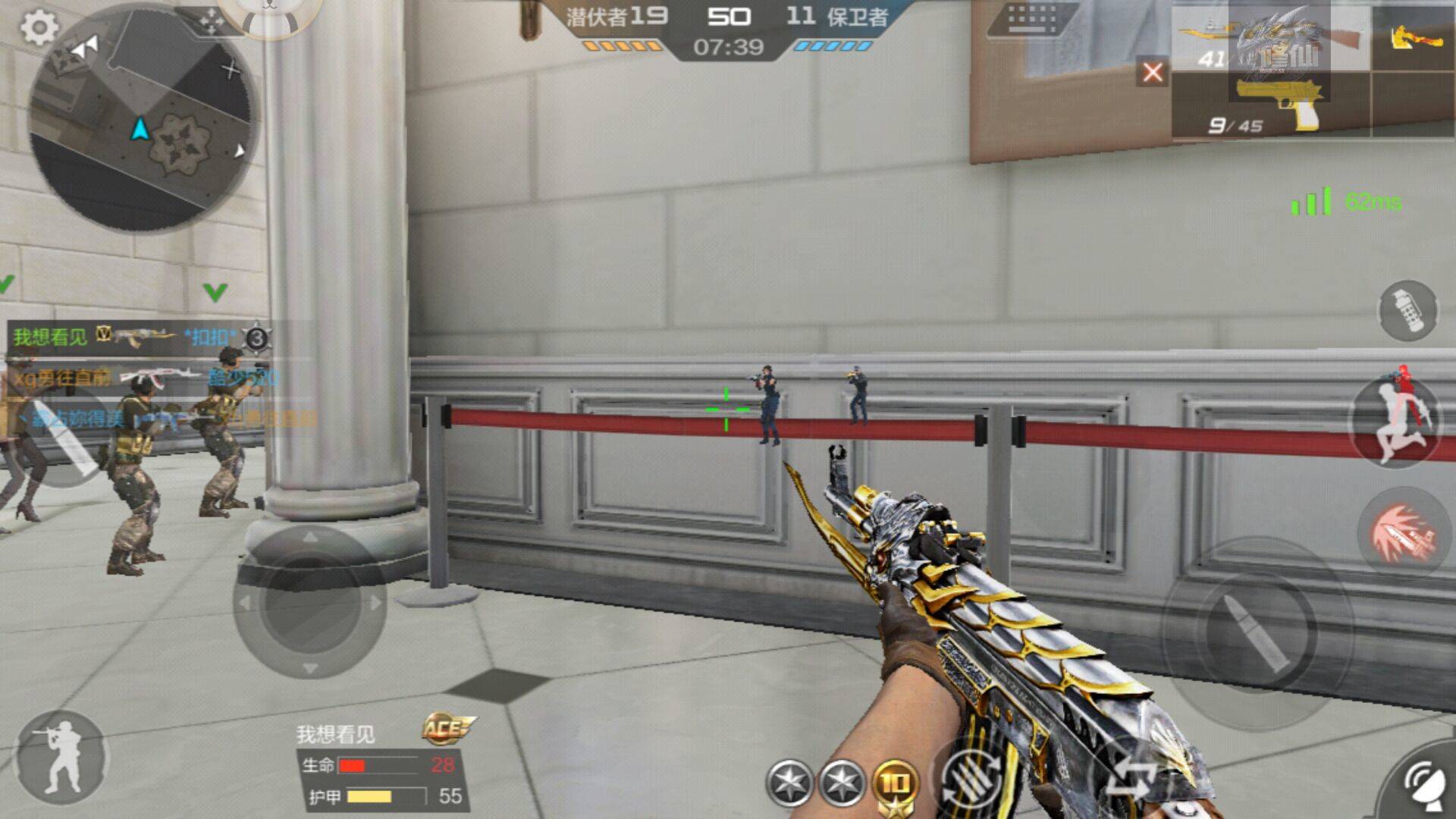This screenshot has height=819, width=1456.
Task: Close the weapon panel with the X
Action: click(1152, 73)
